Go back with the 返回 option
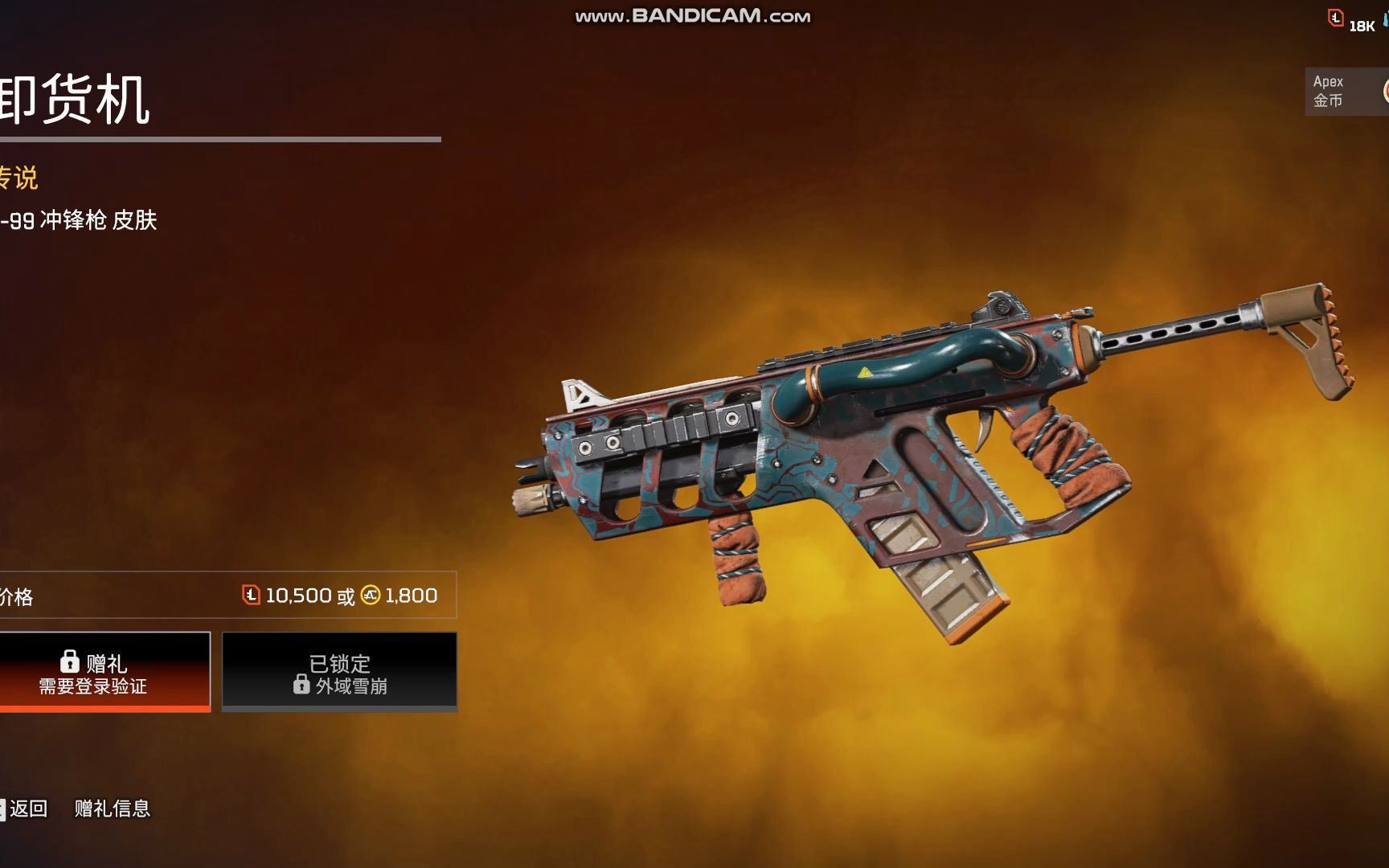Screen dimensions: 1389x868 click(x=27, y=809)
